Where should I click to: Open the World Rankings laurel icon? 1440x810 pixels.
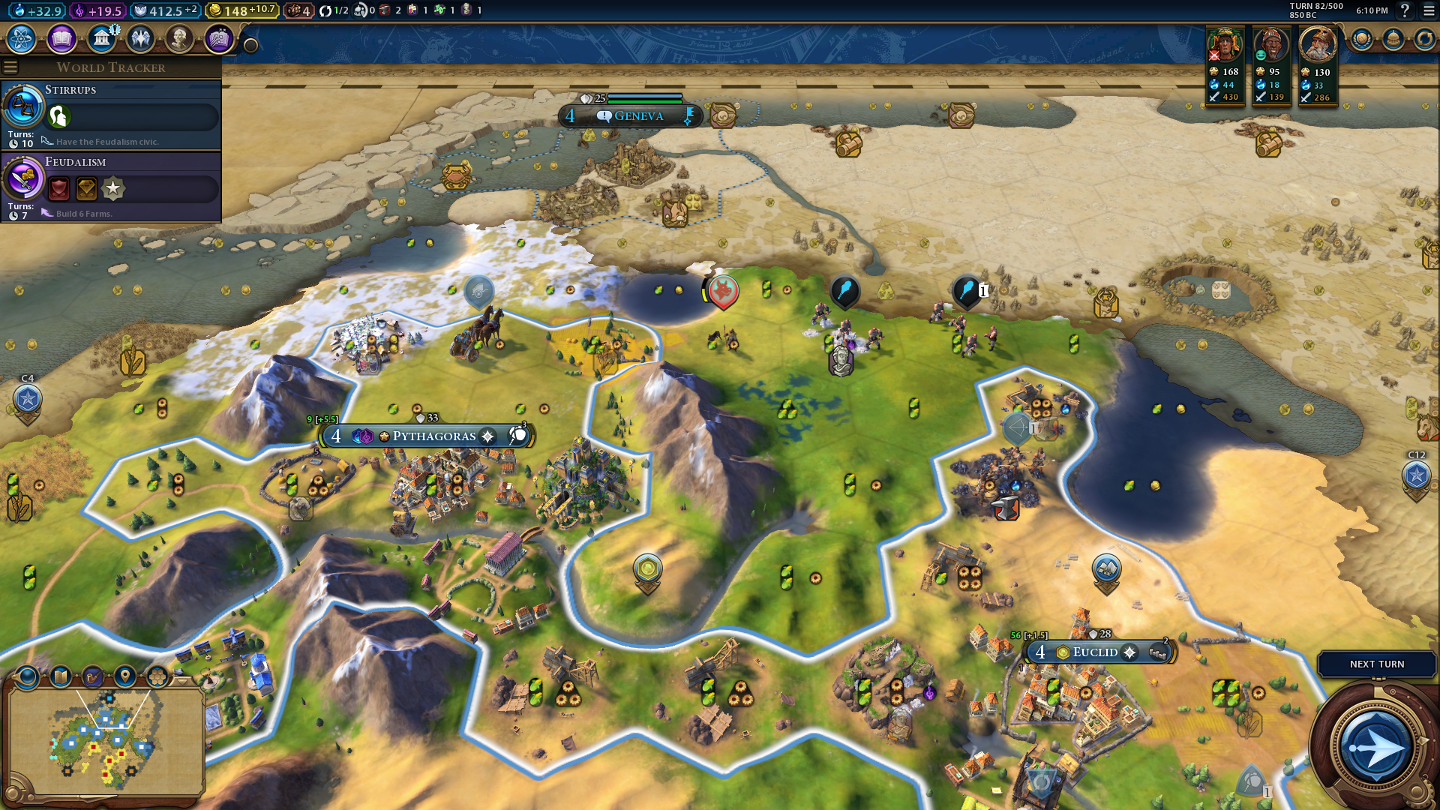tap(1362, 39)
